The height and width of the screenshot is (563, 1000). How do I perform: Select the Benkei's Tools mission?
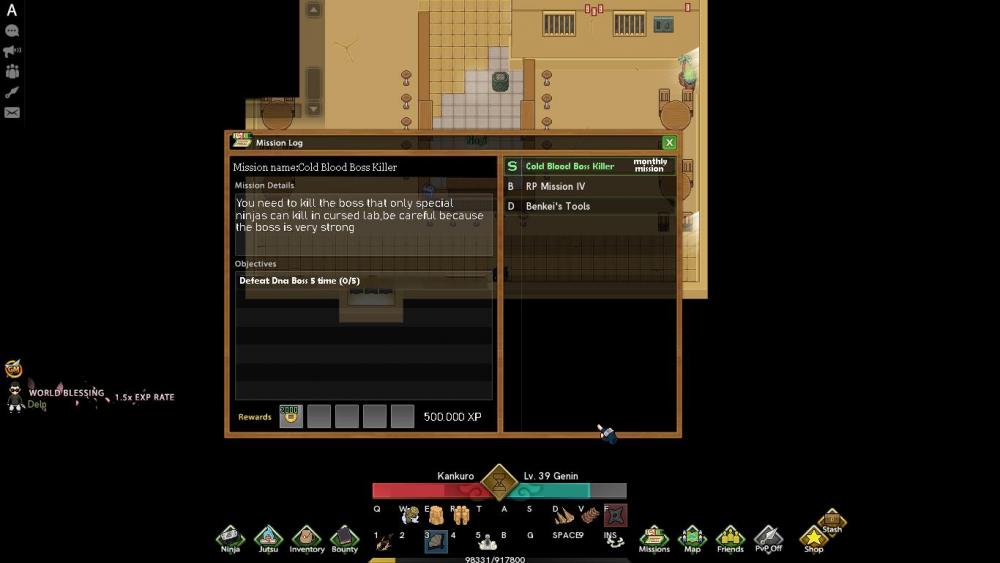tap(558, 206)
